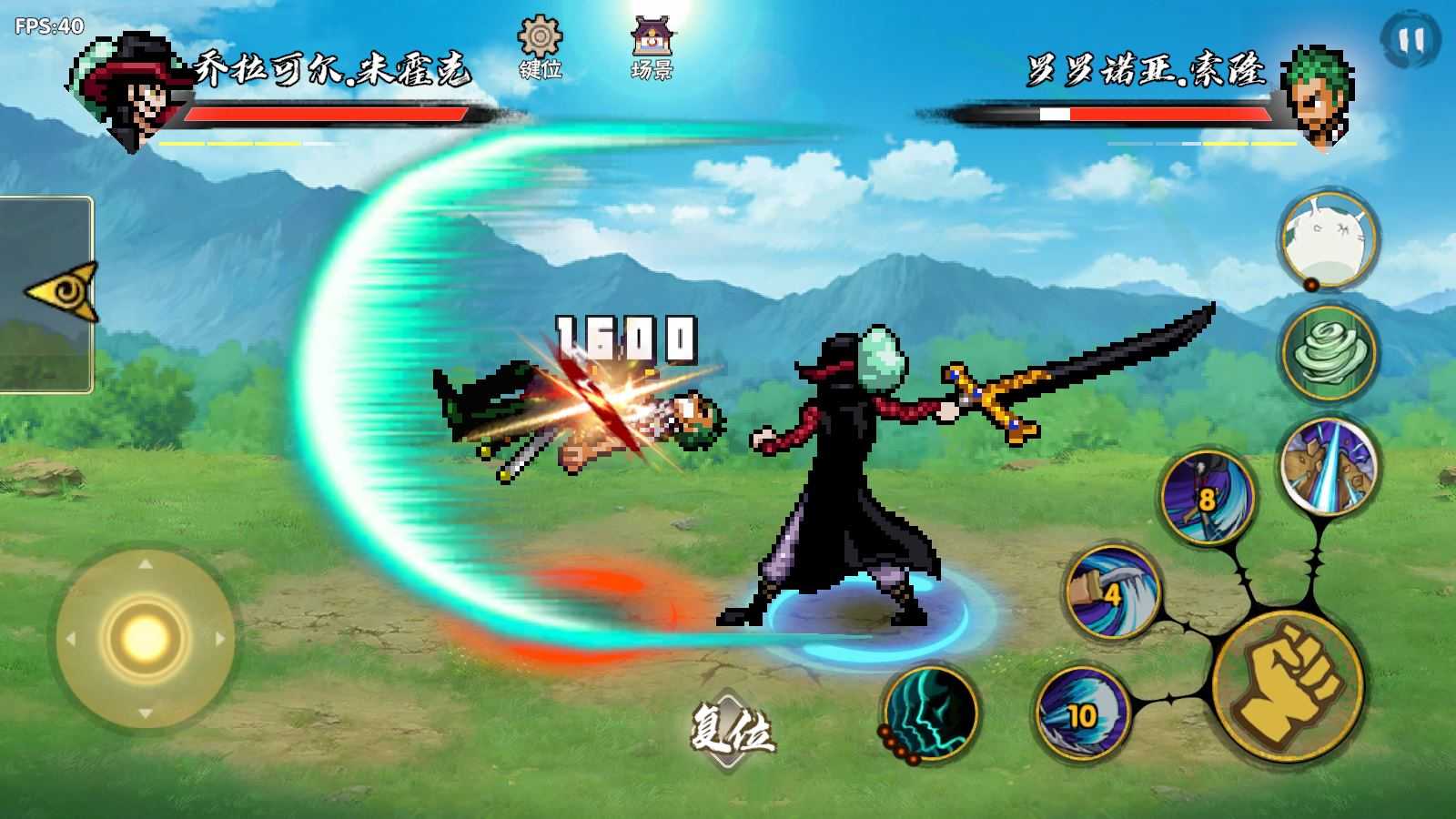The height and width of the screenshot is (819, 1456).
Task: Open the 场景 scene selector
Action: tap(652, 47)
